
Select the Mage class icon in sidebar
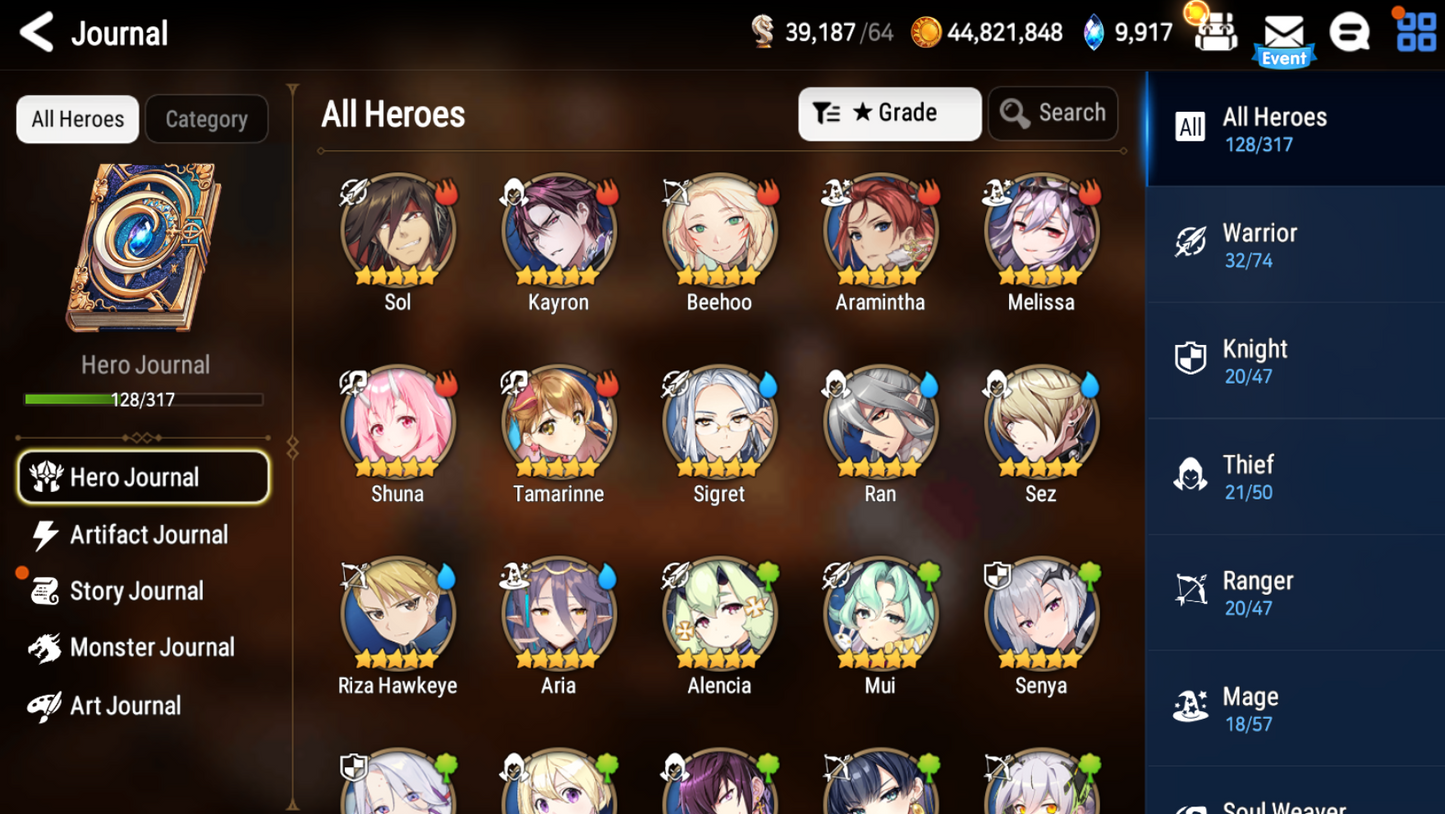(x=1190, y=707)
